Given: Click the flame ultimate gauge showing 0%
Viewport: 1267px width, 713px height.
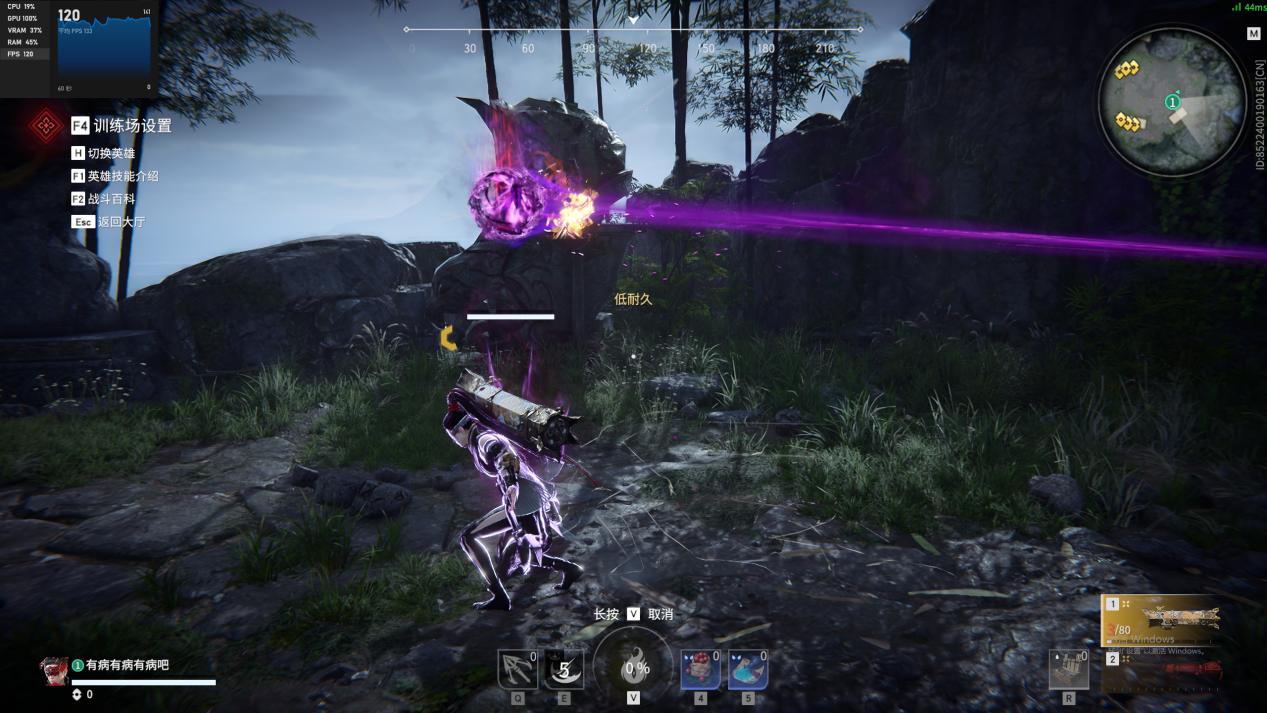Looking at the screenshot, I should 633,668.
